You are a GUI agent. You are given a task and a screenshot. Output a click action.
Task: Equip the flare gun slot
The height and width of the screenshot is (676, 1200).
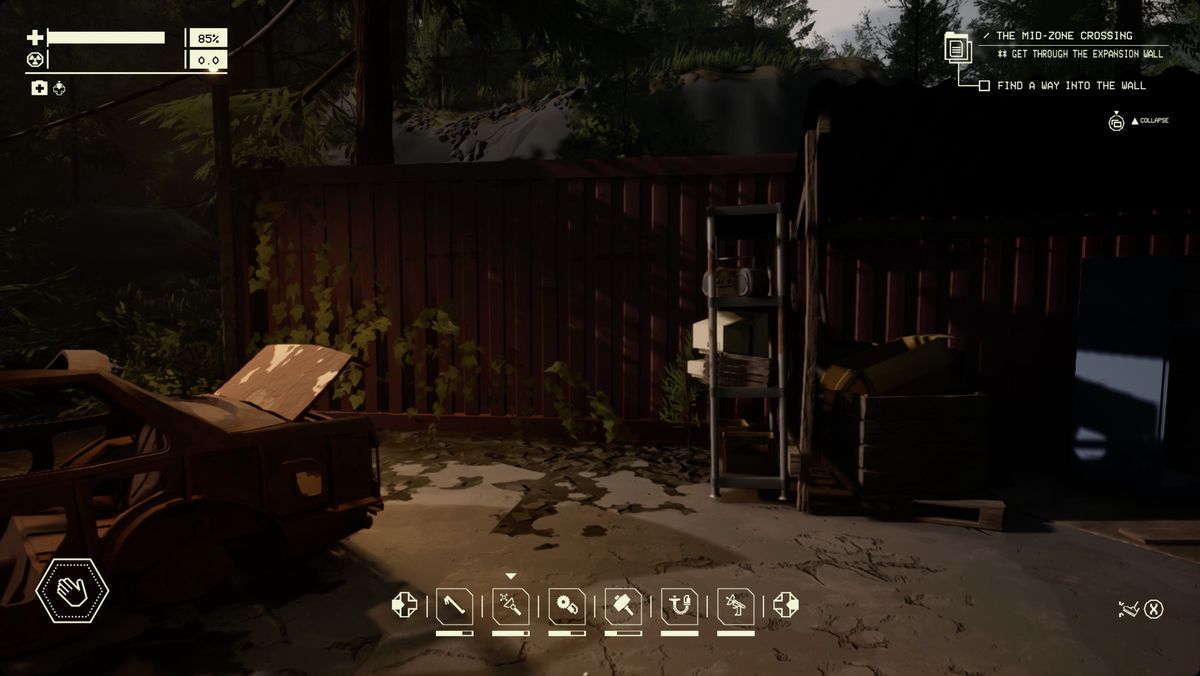[736, 606]
